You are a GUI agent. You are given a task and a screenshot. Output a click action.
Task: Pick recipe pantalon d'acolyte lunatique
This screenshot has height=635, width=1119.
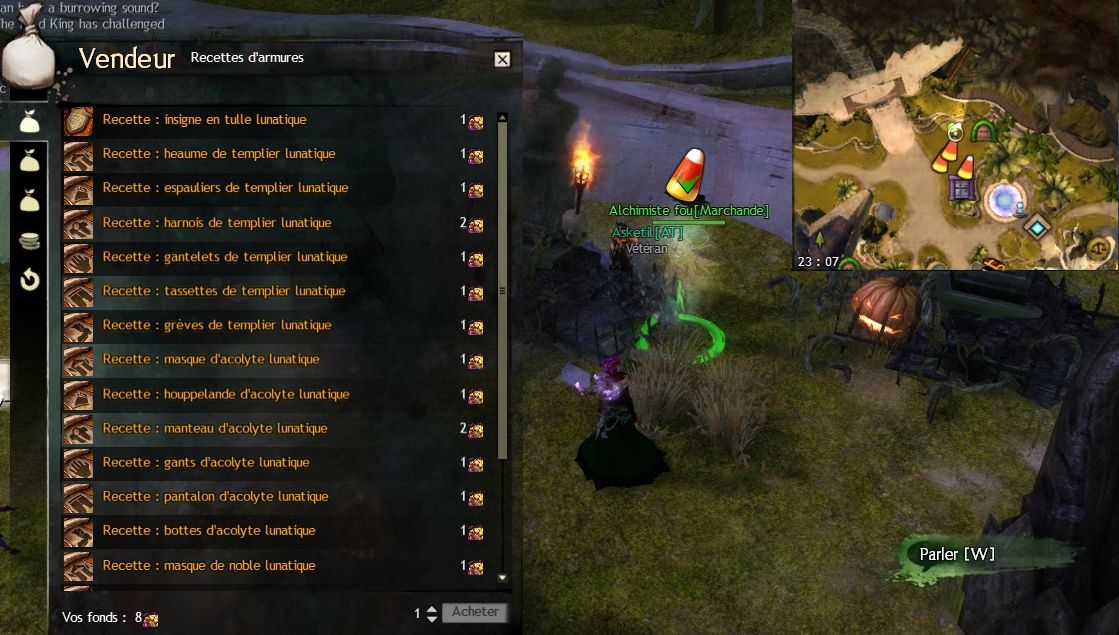pos(215,496)
